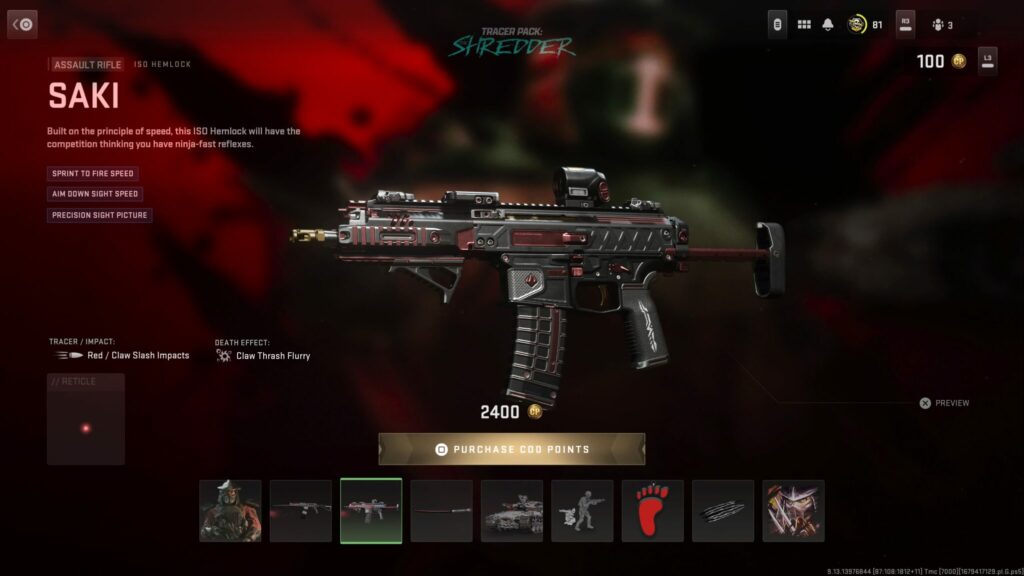Go back using the top-left arrow button
This screenshot has width=1024, height=576.
22,24
